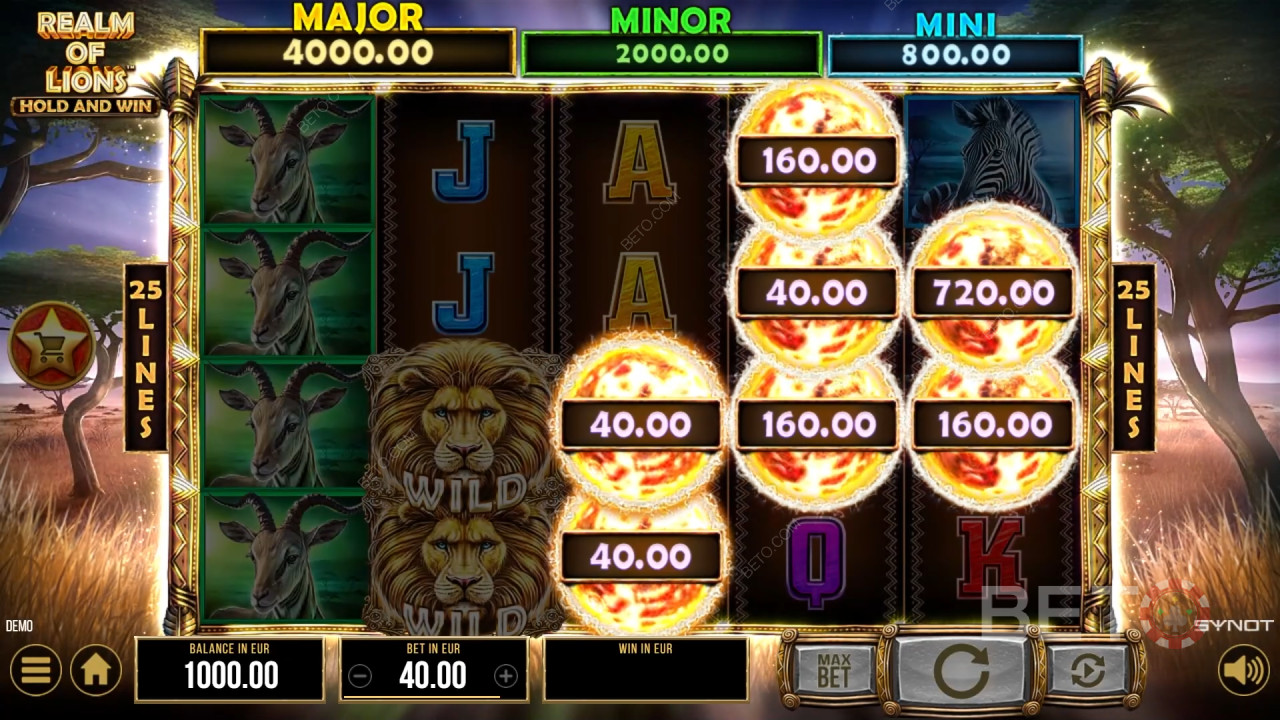The width and height of the screenshot is (1280, 720).
Task: Decrease the bet with the minus button
Action: point(360,677)
